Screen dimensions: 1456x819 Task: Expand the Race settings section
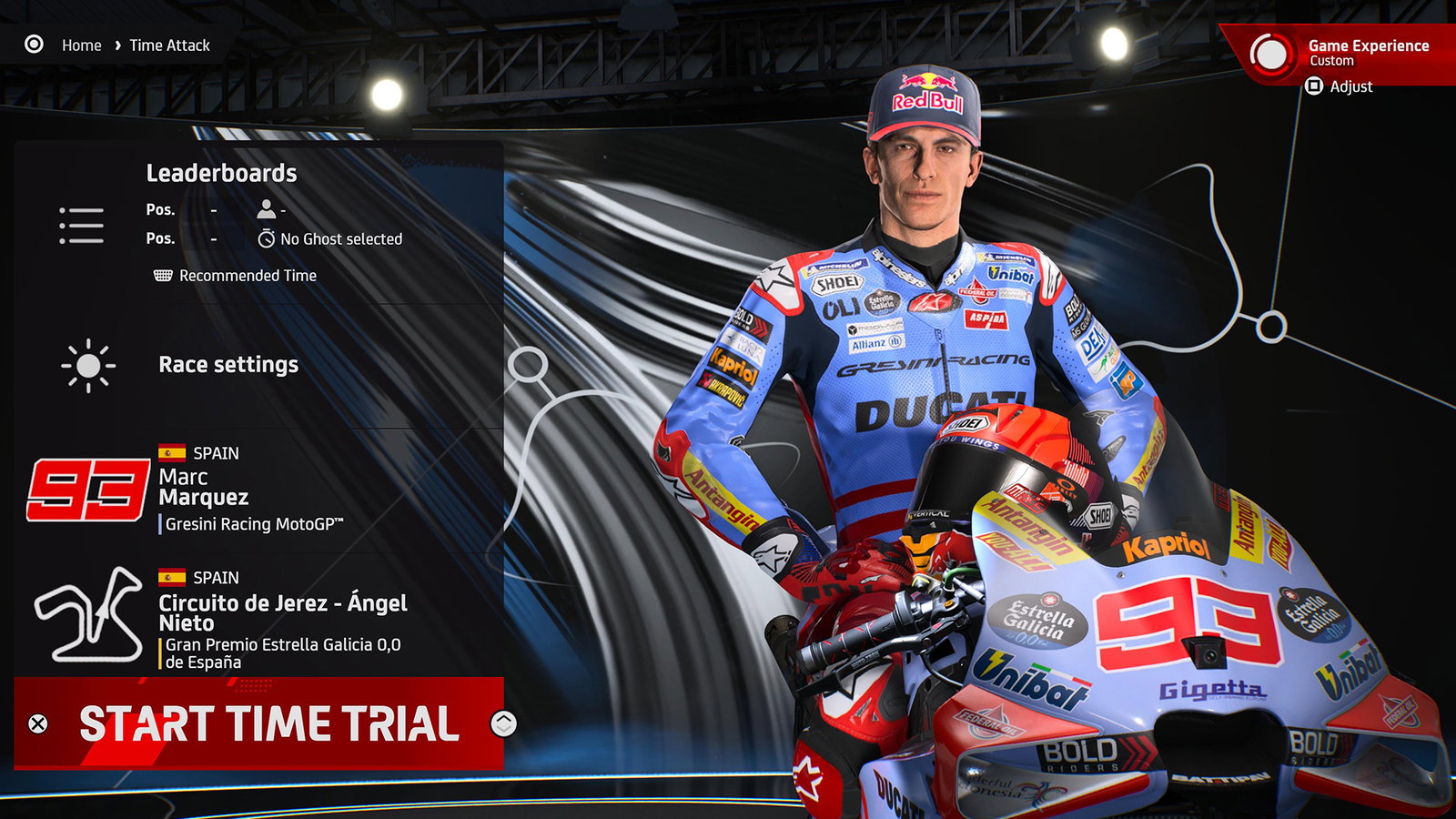[x=227, y=364]
